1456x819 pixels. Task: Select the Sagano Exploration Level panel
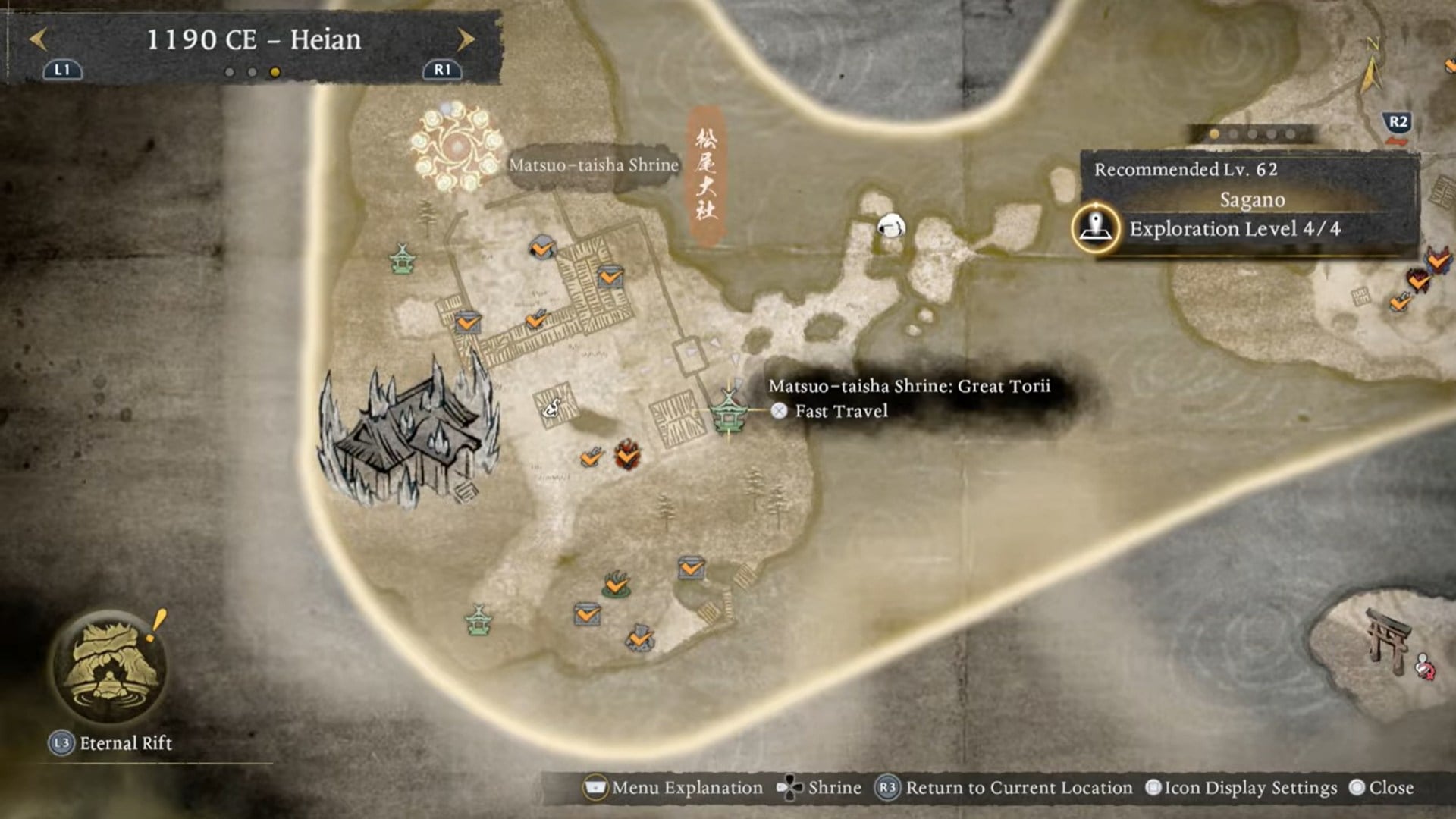[1247, 206]
